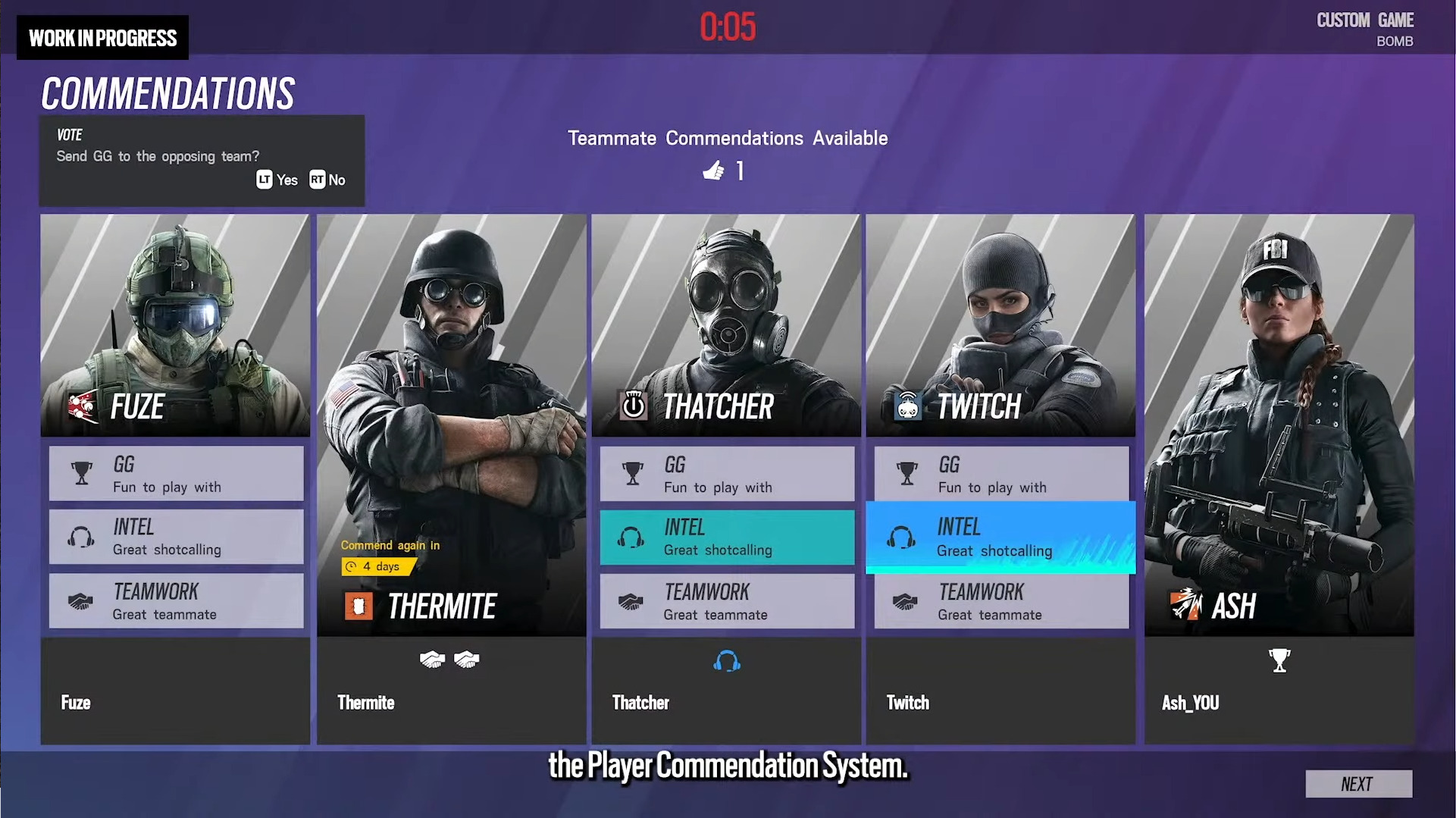1456x818 pixels.
Task: Vote Yes to send GG
Action: tap(276, 180)
